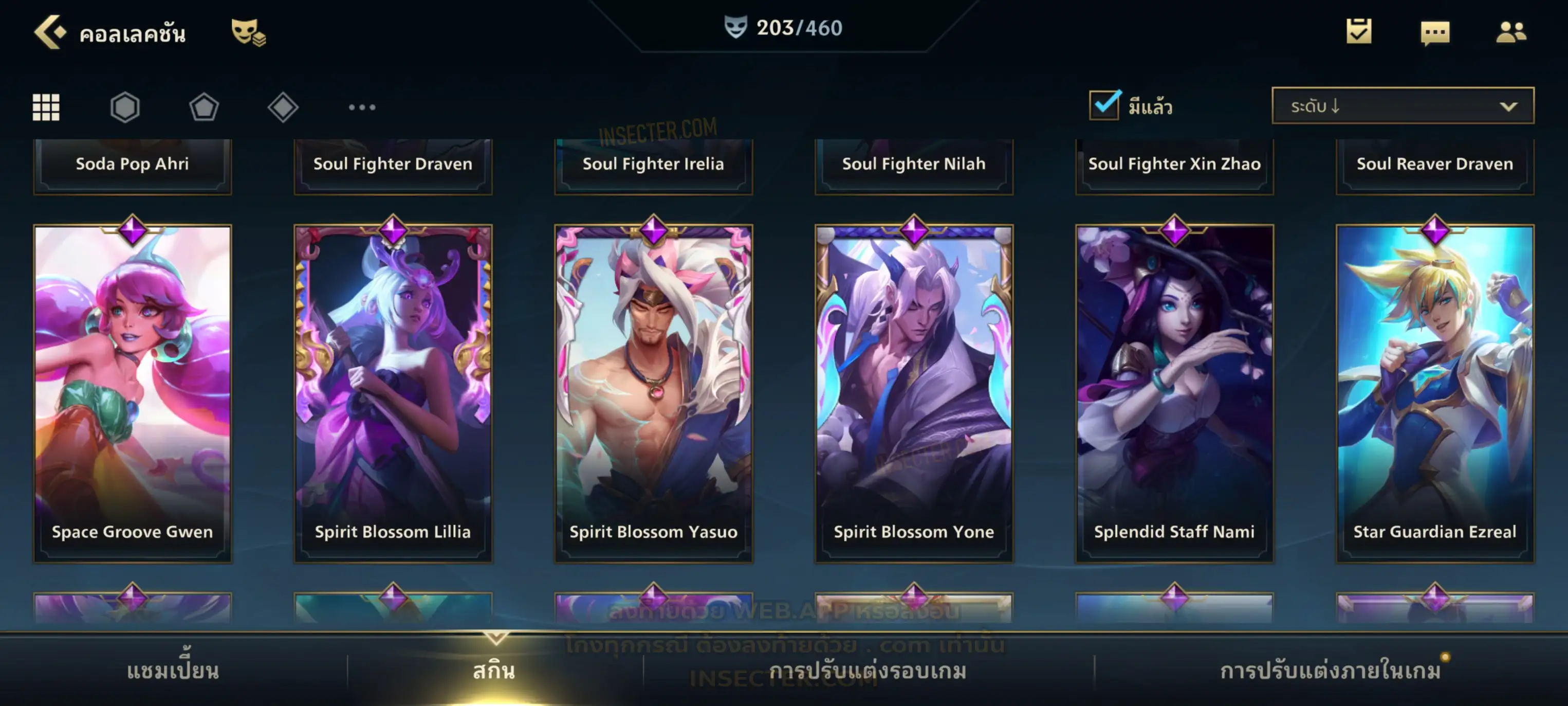Open the missions checklist icon
The width and height of the screenshot is (1568, 706).
click(x=1358, y=32)
